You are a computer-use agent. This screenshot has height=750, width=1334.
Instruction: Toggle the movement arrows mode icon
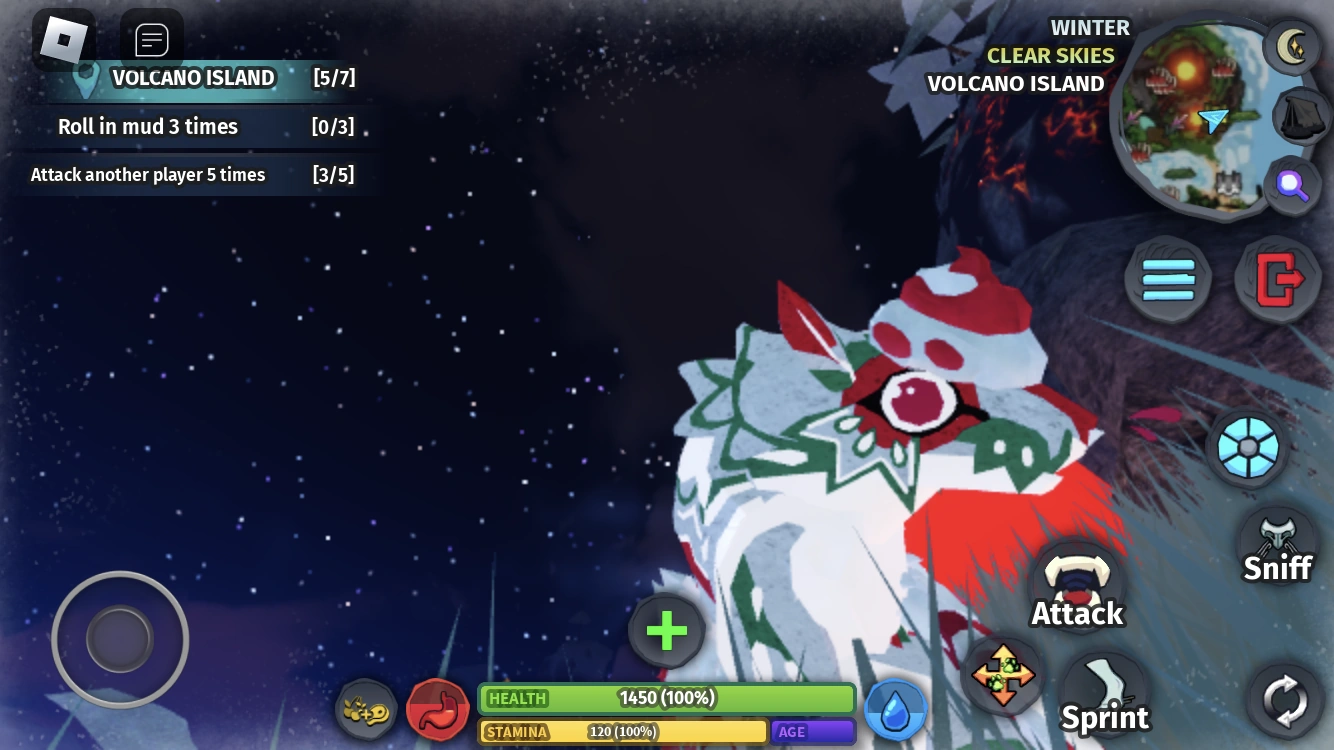[x=1003, y=675]
